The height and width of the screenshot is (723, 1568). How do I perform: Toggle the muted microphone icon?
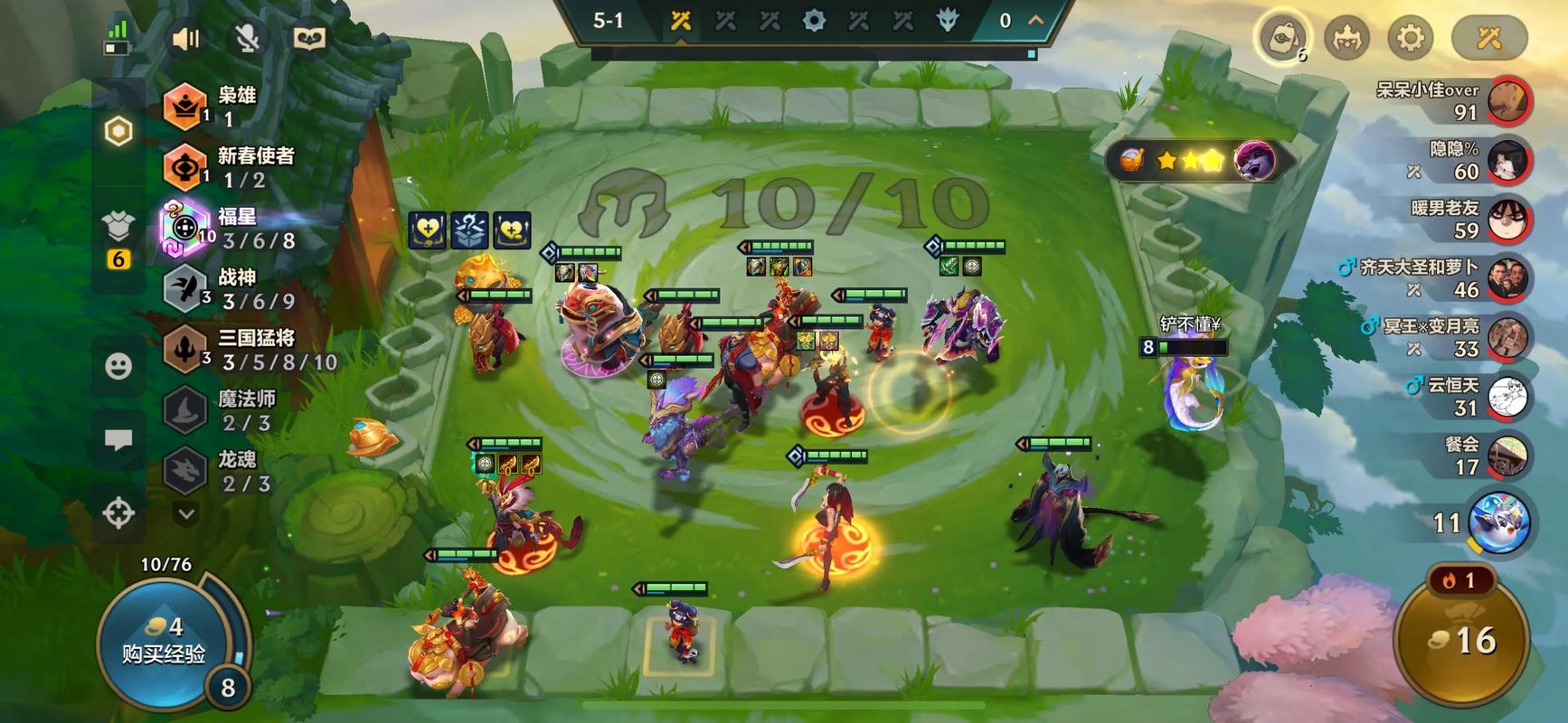click(x=247, y=38)
